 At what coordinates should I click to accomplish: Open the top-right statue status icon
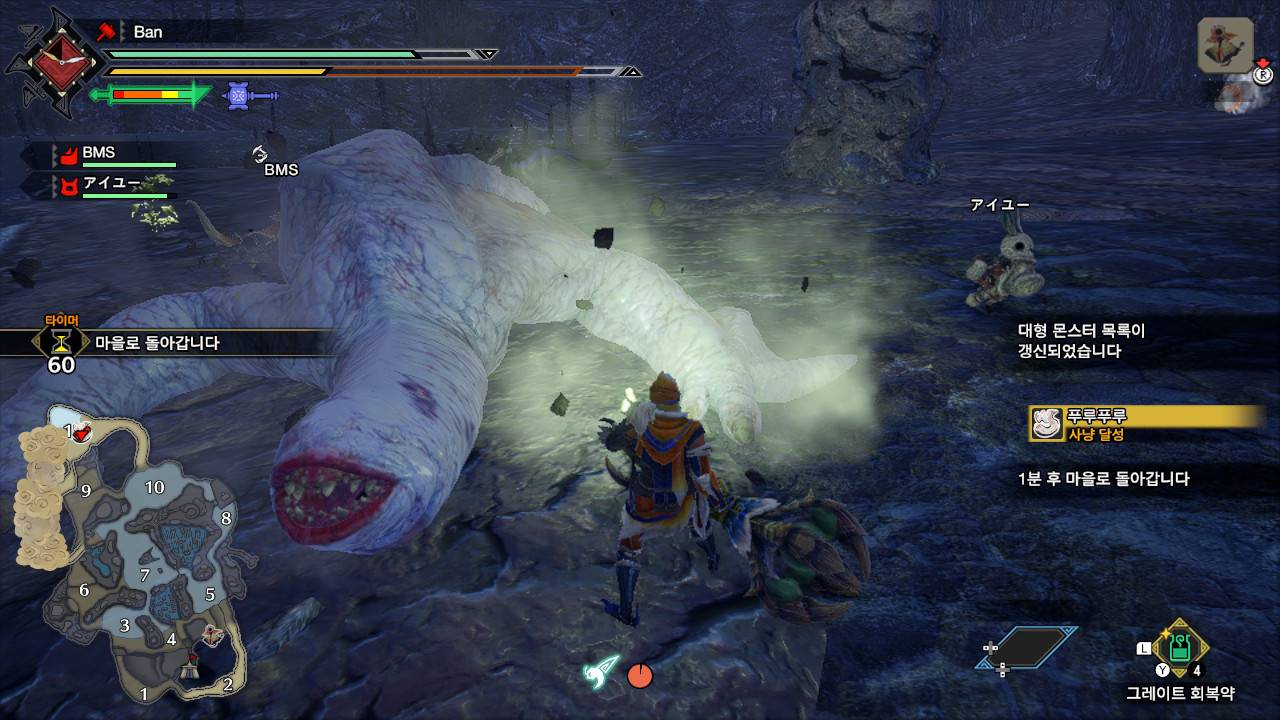(1226, 46)
